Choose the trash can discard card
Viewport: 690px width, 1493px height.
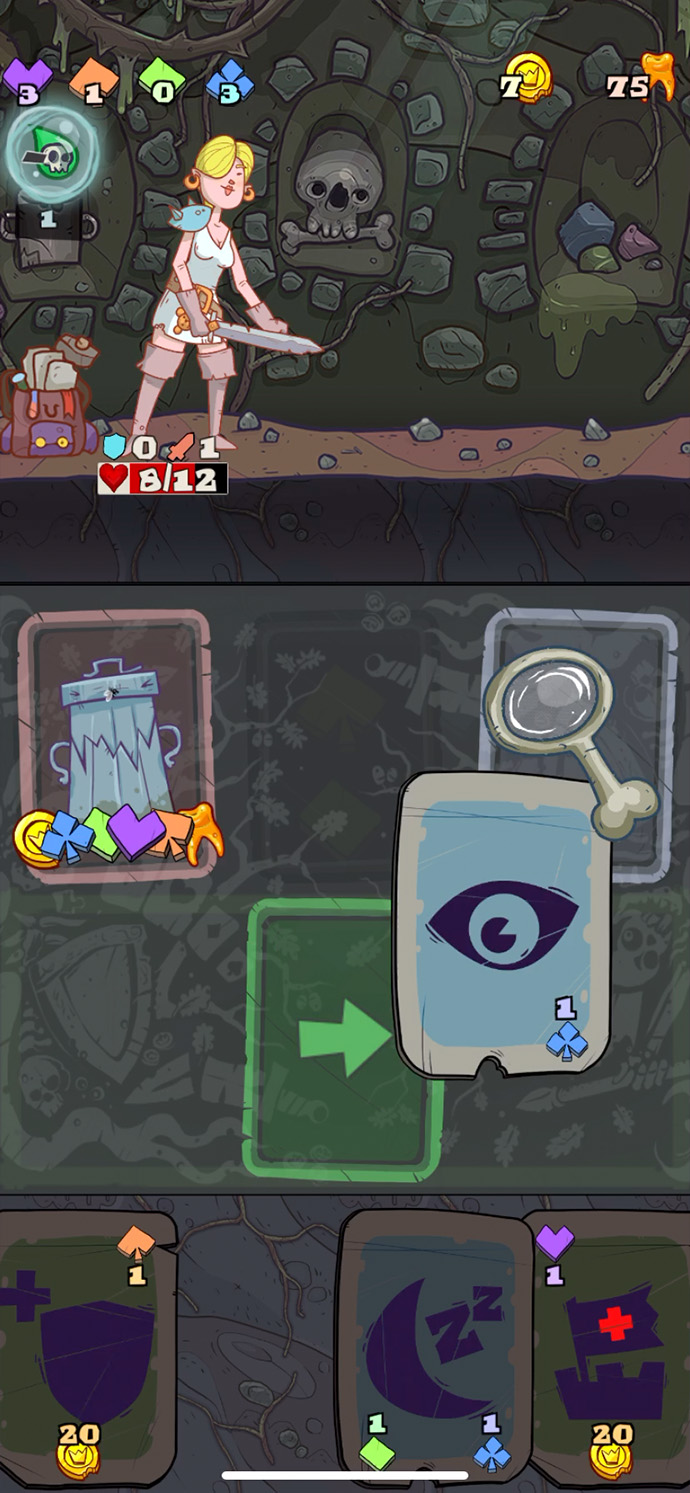tap(114, 745)
